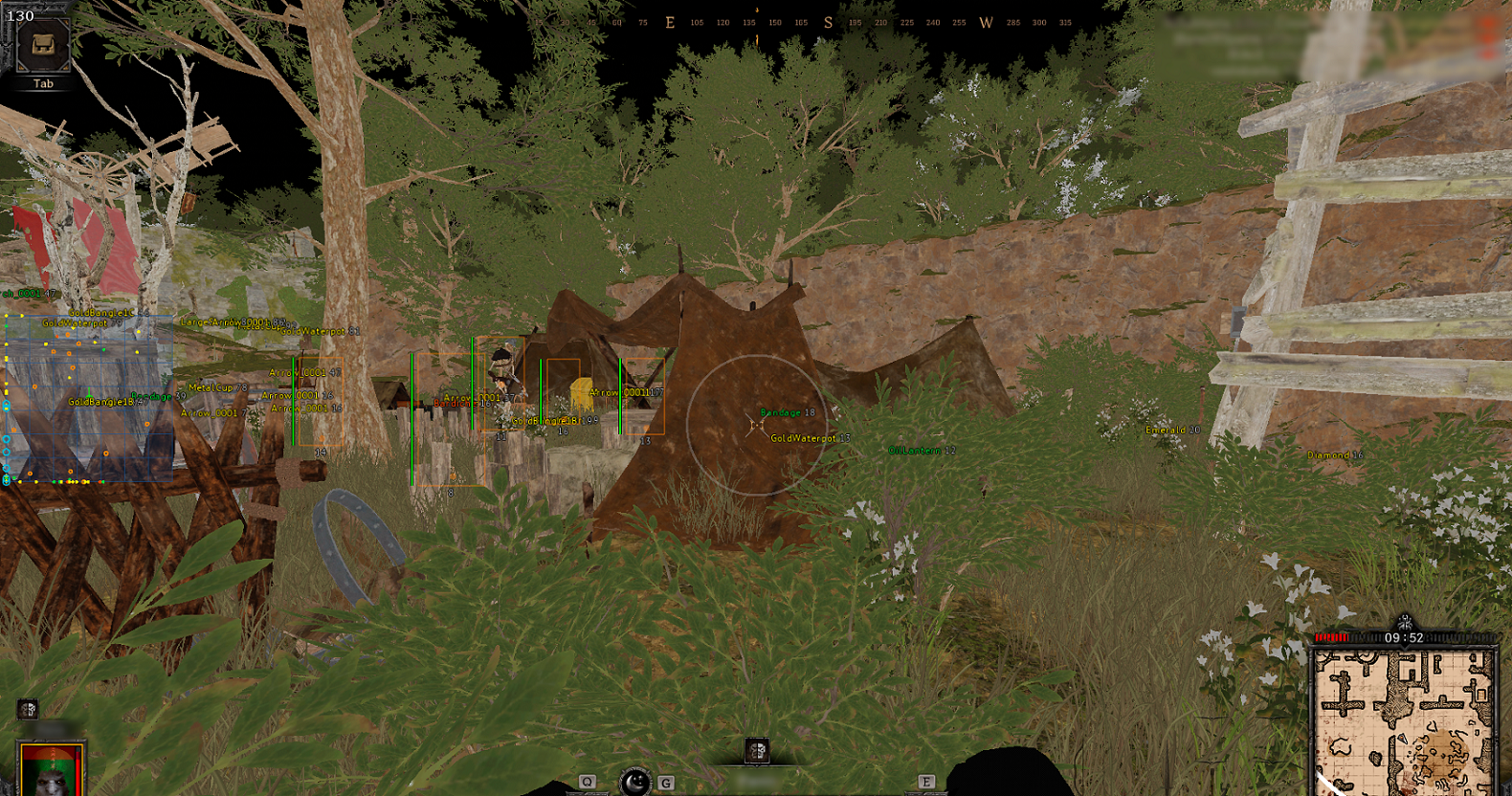Open the inventory bag icon
Viewport: 1512px width, 796px height.
point(43,45)
